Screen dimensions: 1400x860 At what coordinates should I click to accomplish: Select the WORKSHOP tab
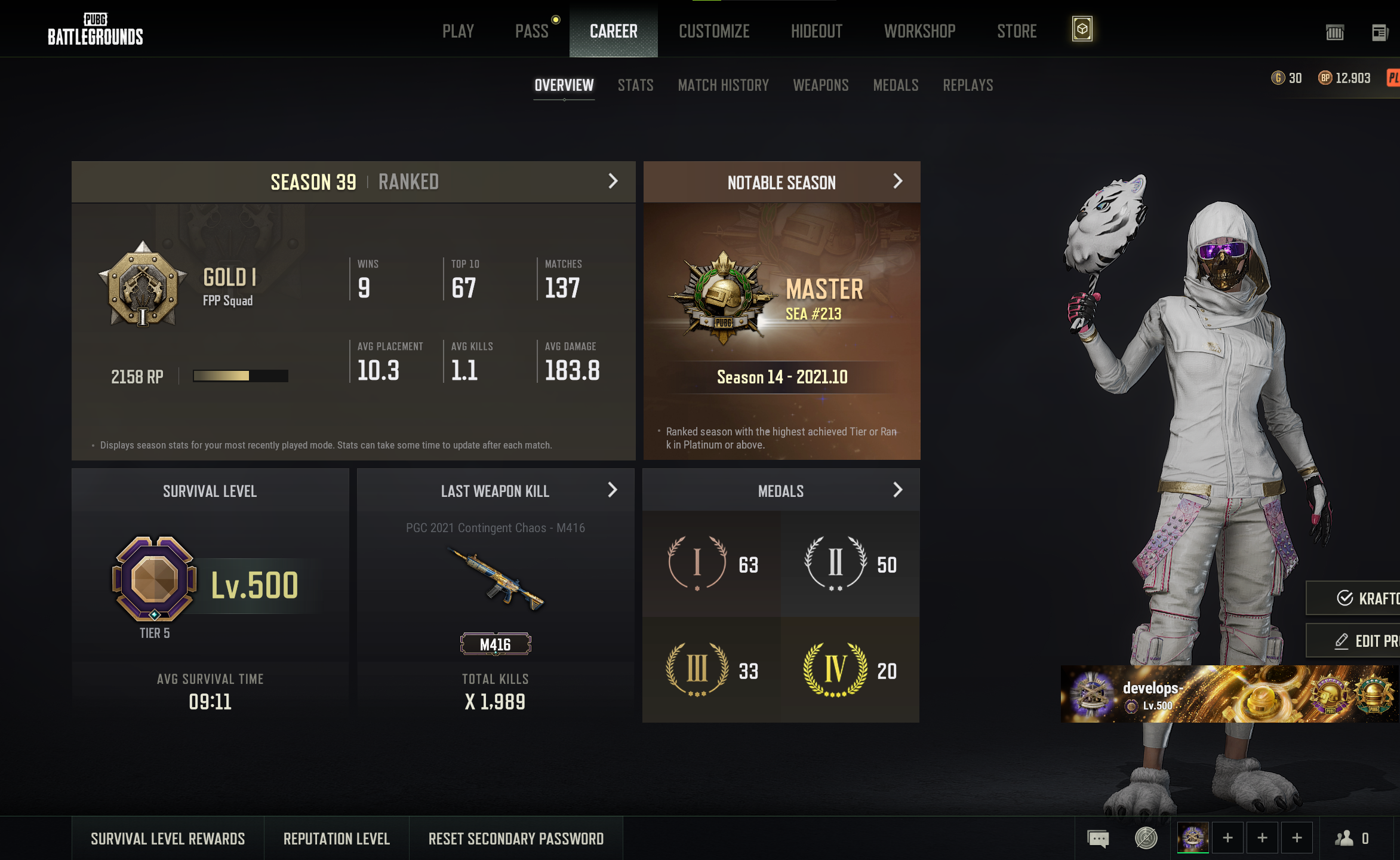click(919, 31)
